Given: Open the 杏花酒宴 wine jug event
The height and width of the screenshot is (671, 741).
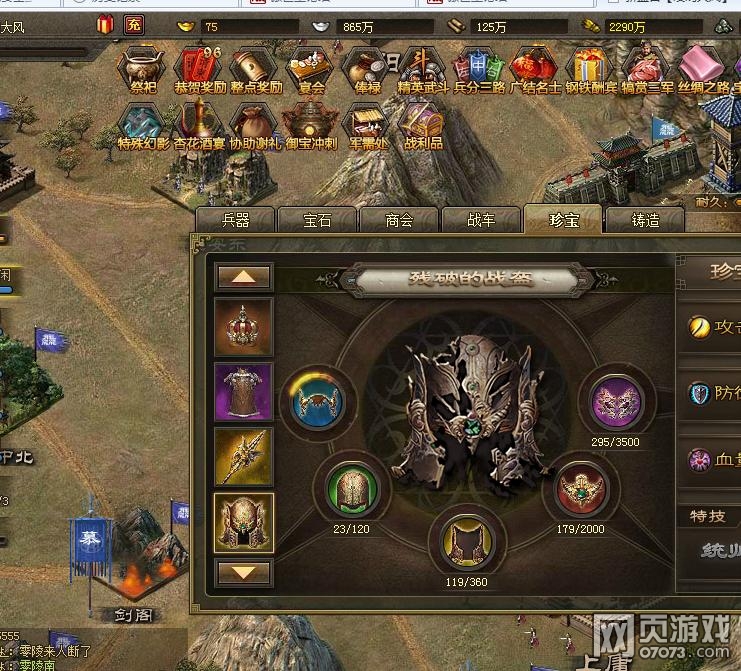Looking at the screenshot, I should [199, 124].
